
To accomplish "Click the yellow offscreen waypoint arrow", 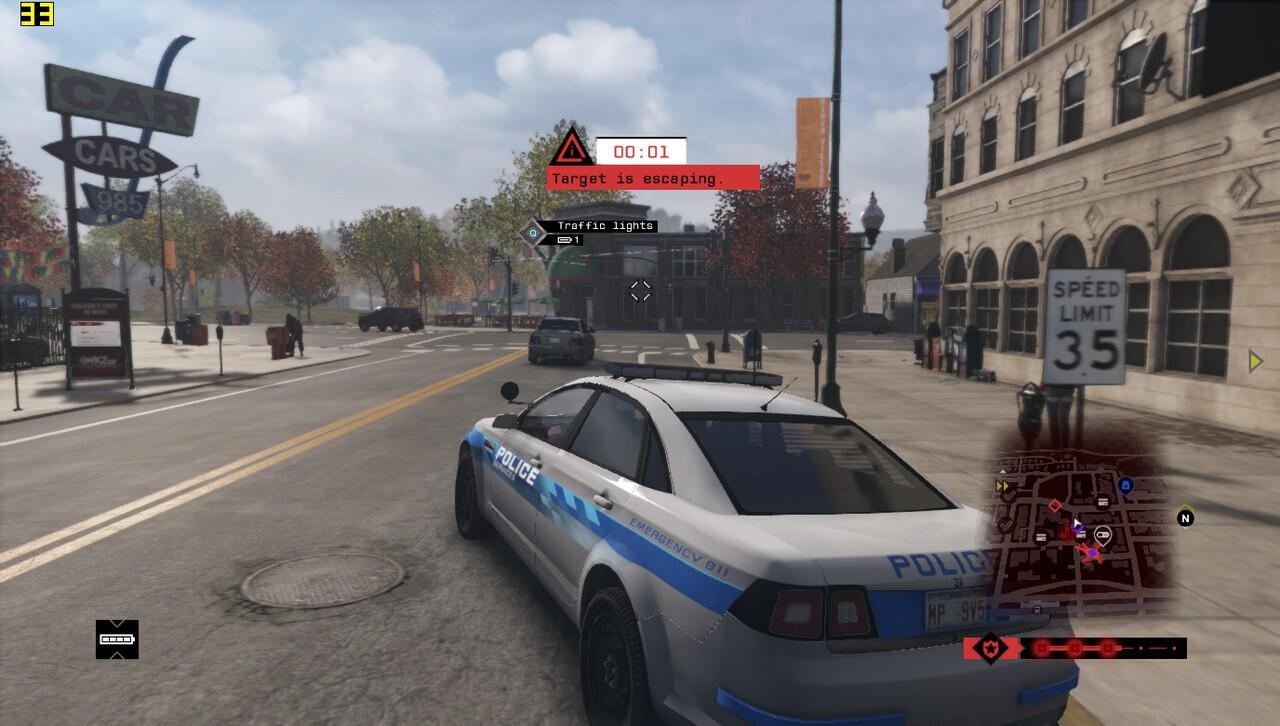I will click(x=1256, y=361).
